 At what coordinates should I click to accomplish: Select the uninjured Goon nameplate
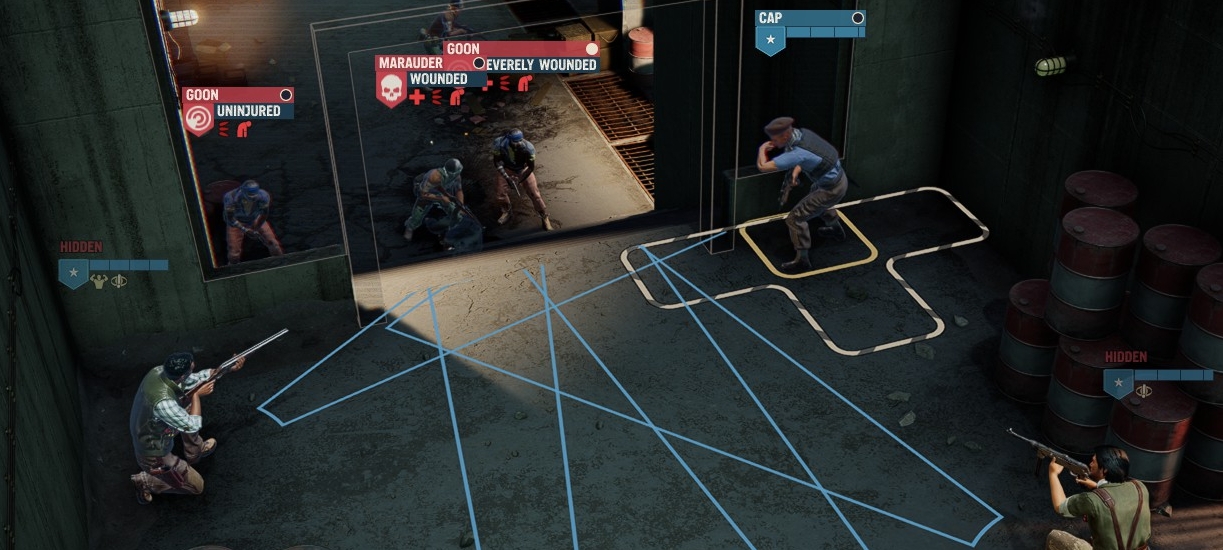click(238, 103)
